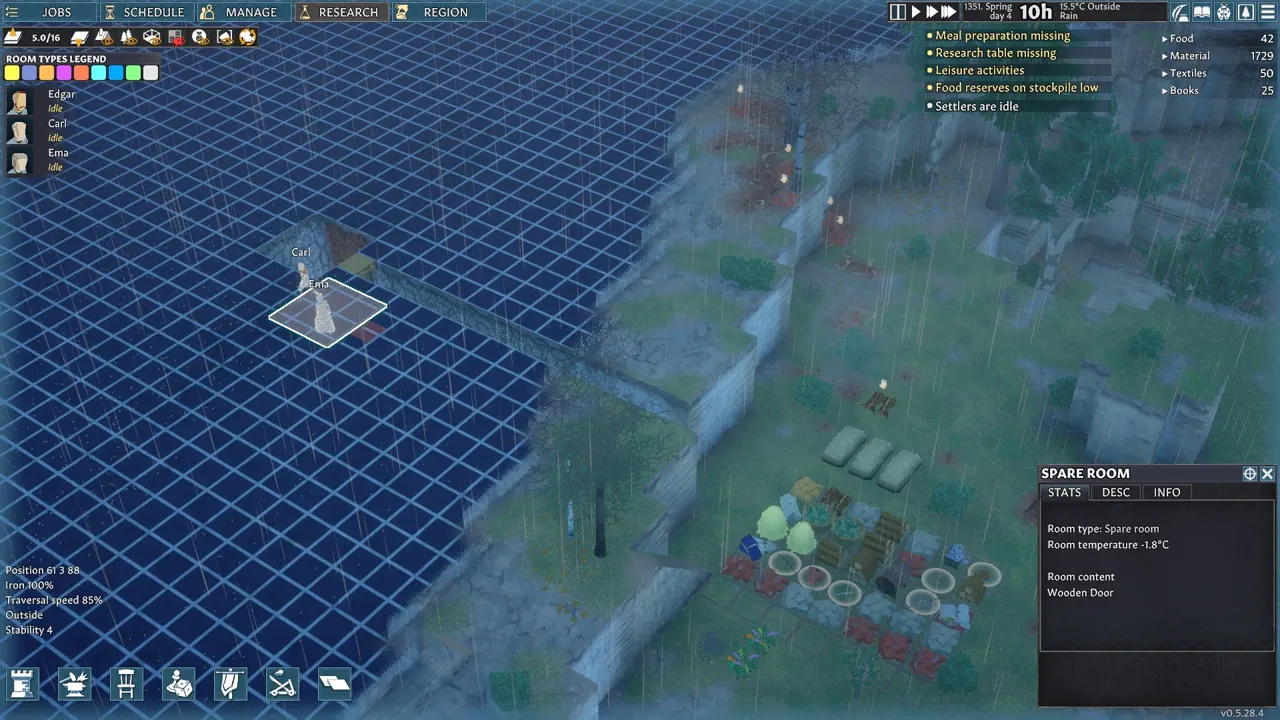Open the Defenses trap menu
1280x720 pixels.
[282, 684]
